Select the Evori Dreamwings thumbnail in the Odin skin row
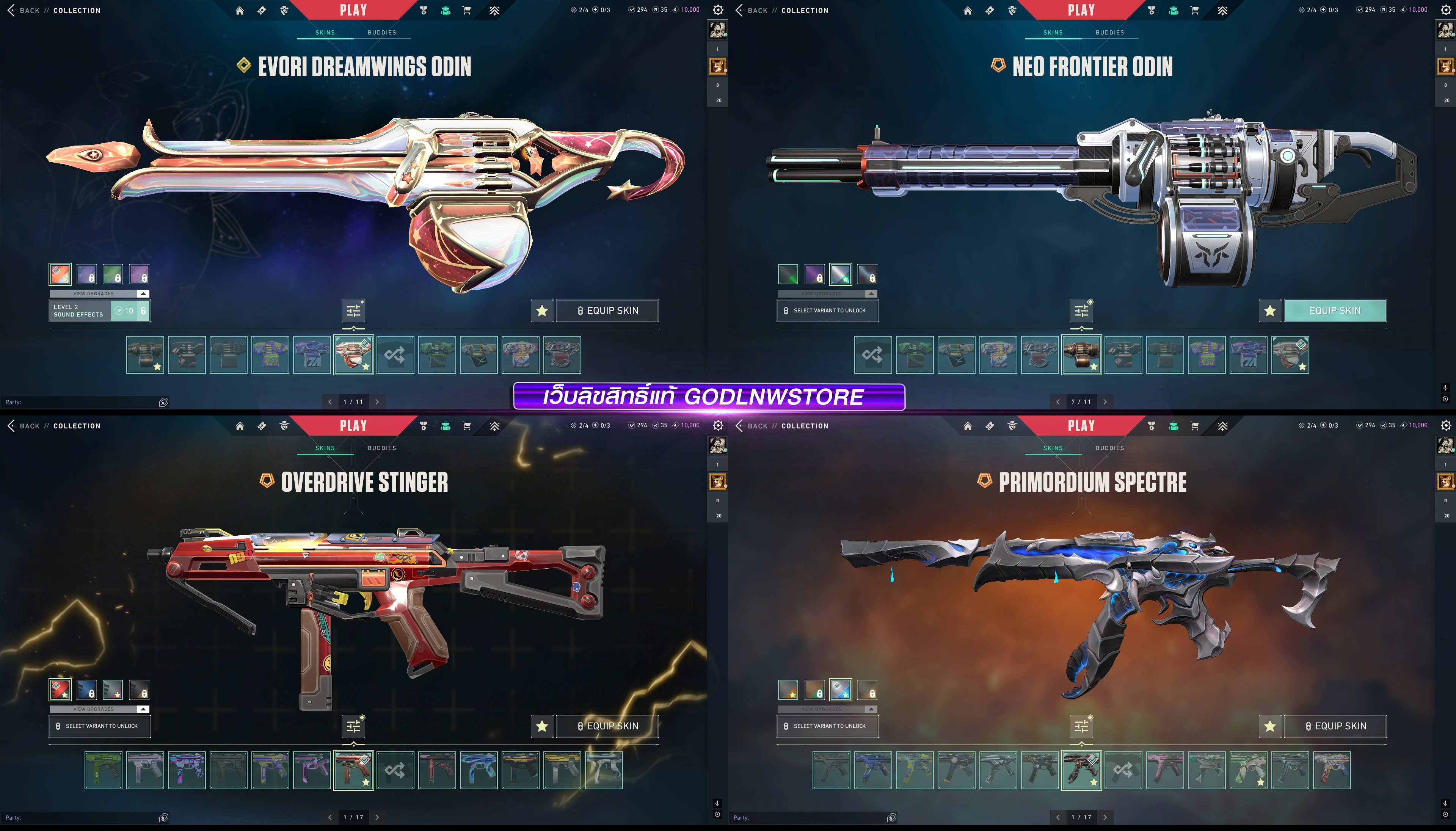This screenshot has height=831, width=1456. pos(353,355)
